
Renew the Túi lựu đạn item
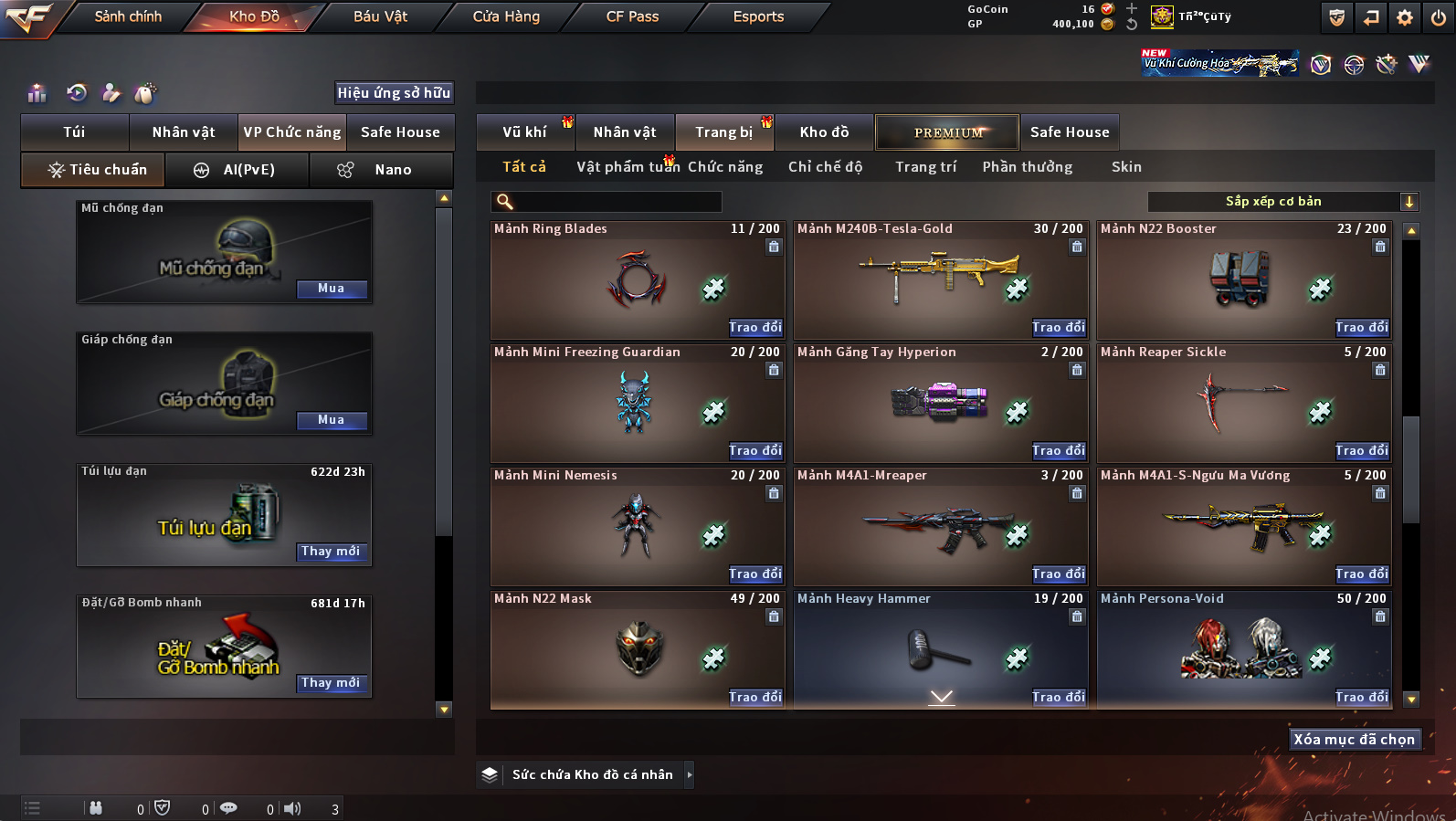click(x=332, y=552)
